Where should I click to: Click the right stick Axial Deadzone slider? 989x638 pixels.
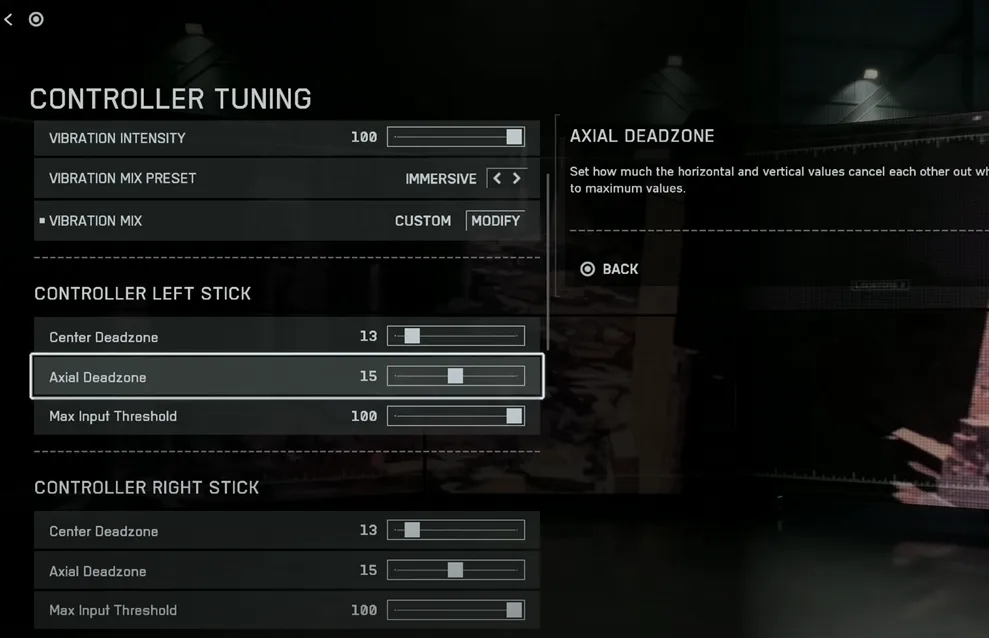coord(456,570)
